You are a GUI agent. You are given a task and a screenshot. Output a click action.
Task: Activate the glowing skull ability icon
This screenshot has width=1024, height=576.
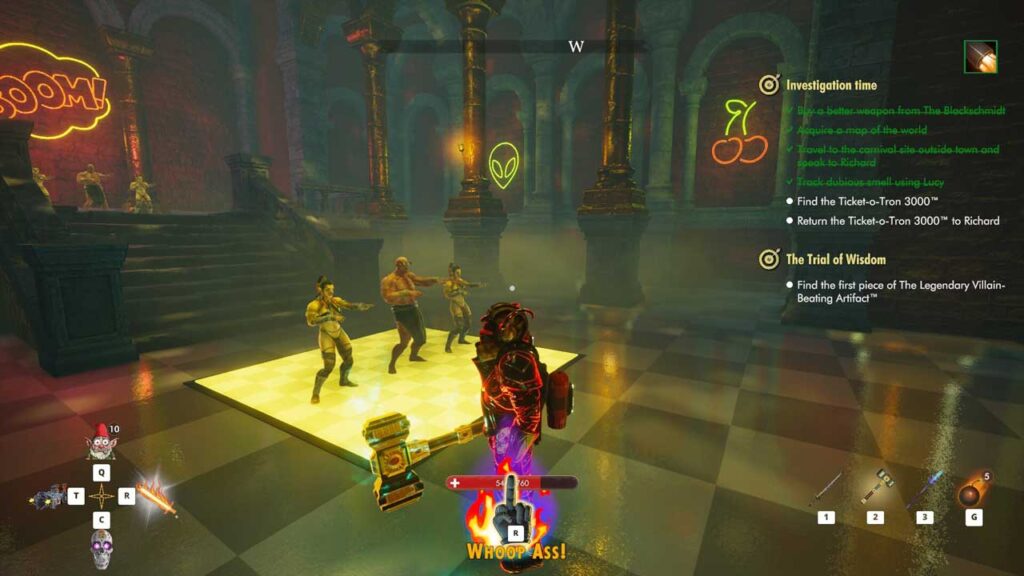point(99,548)
